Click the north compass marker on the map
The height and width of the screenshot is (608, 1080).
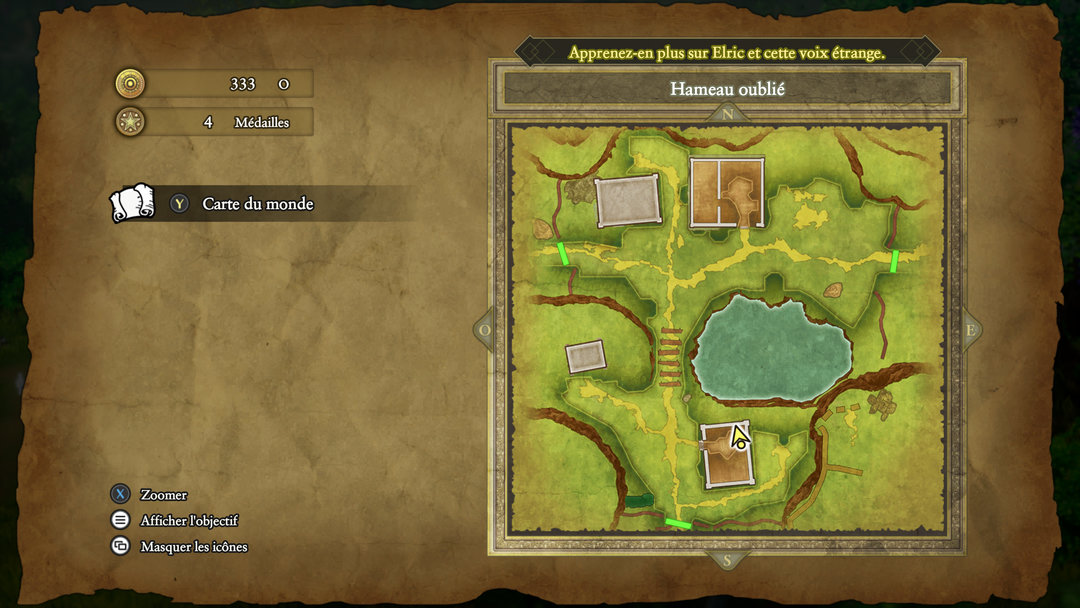[727, 113]
